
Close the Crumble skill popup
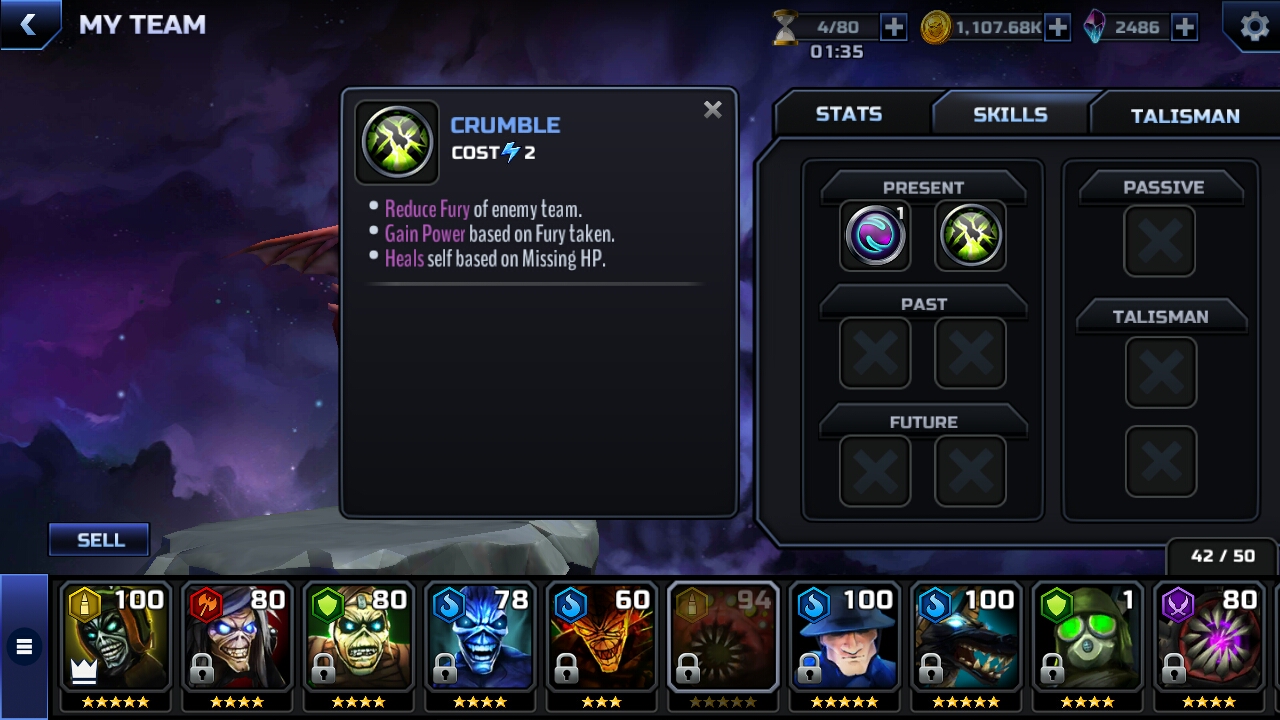tap(712, 110)
